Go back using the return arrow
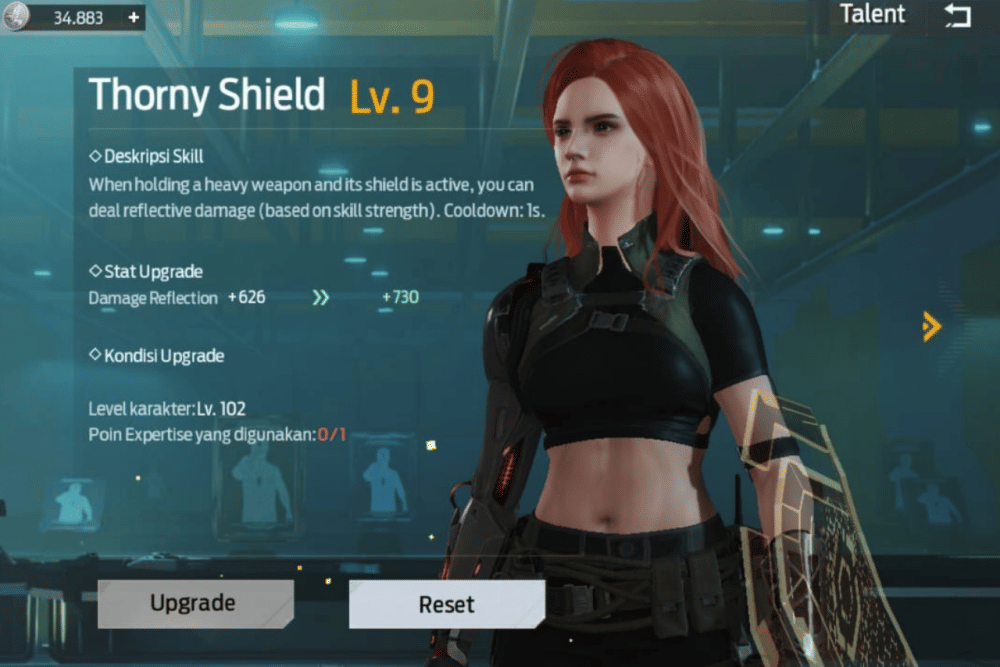The width and height of the screenshot is (1000, 667). 957,16
